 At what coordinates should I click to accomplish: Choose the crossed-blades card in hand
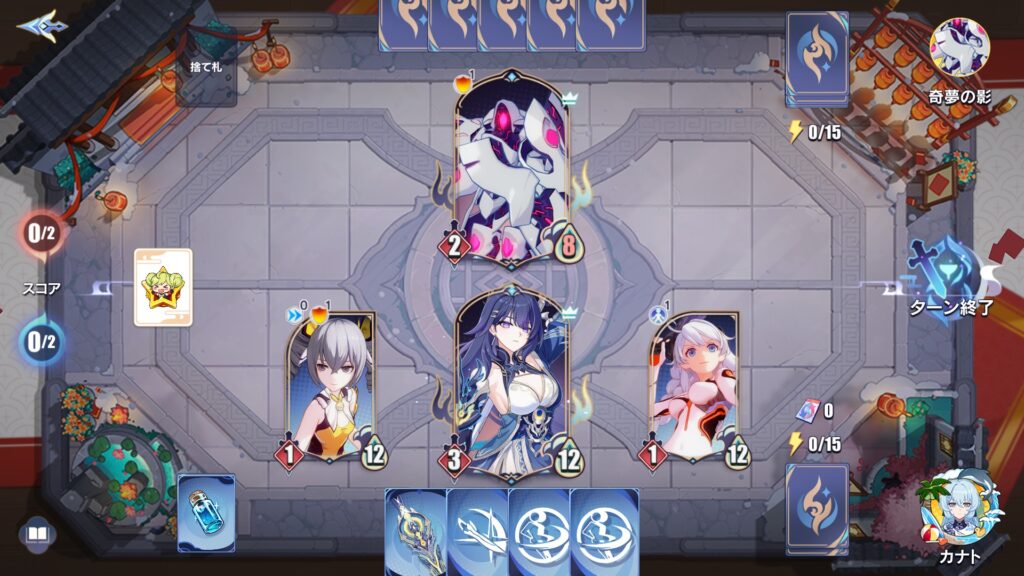(477, 532)
